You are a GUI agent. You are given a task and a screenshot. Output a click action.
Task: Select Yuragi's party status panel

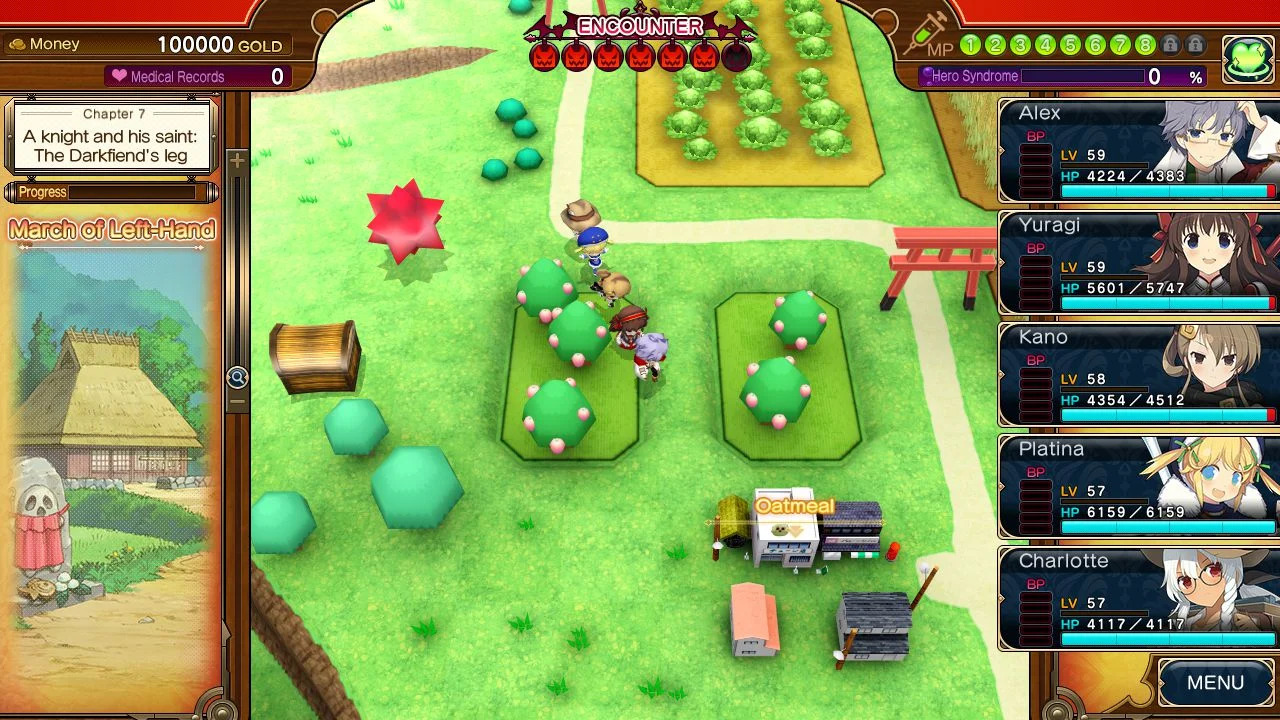tap(1138, 263)
